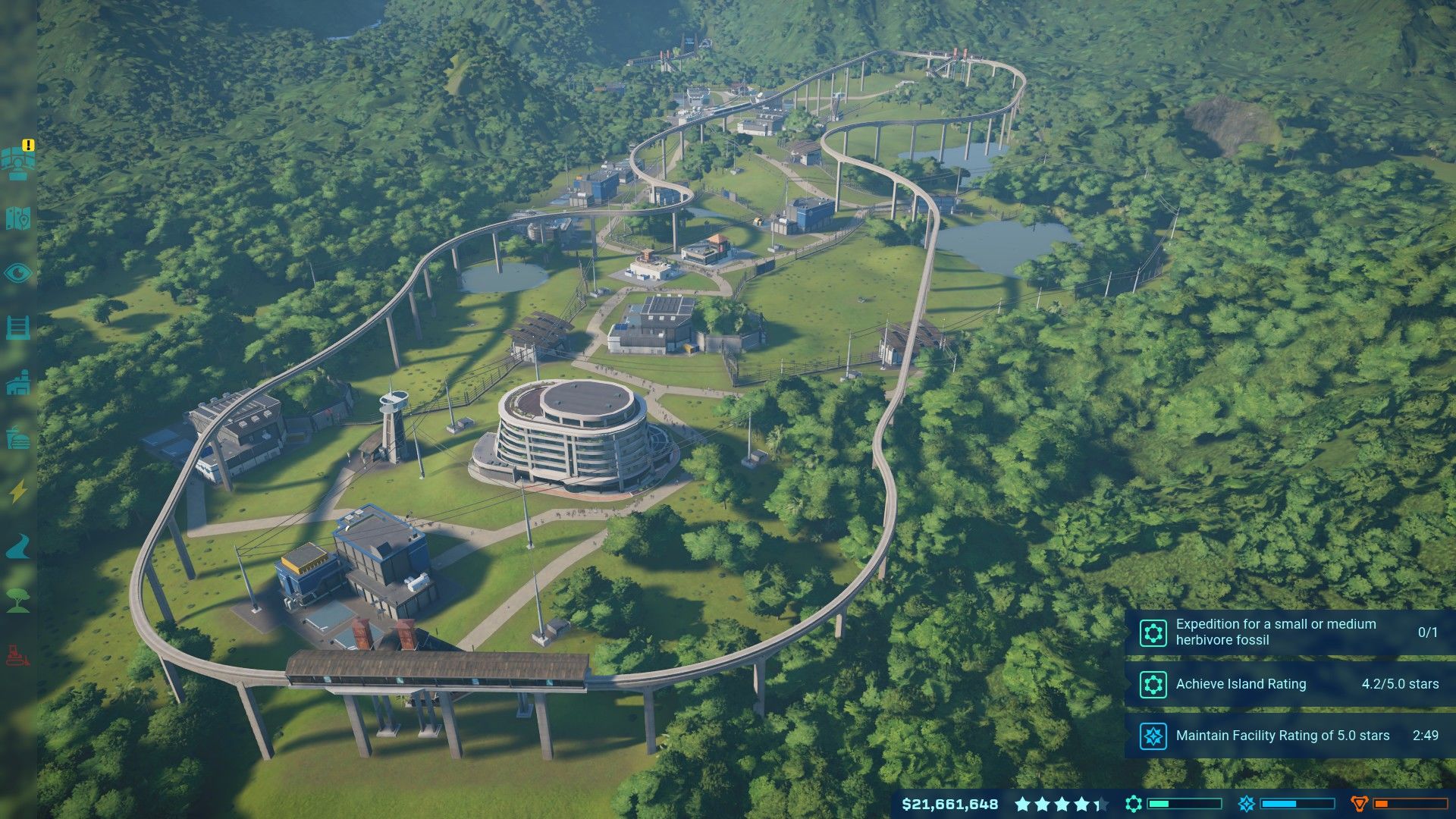Viewport: 1456px width, 819px height.
Task: Open the fence enclosures build menu
Action: tap(18, 328)
